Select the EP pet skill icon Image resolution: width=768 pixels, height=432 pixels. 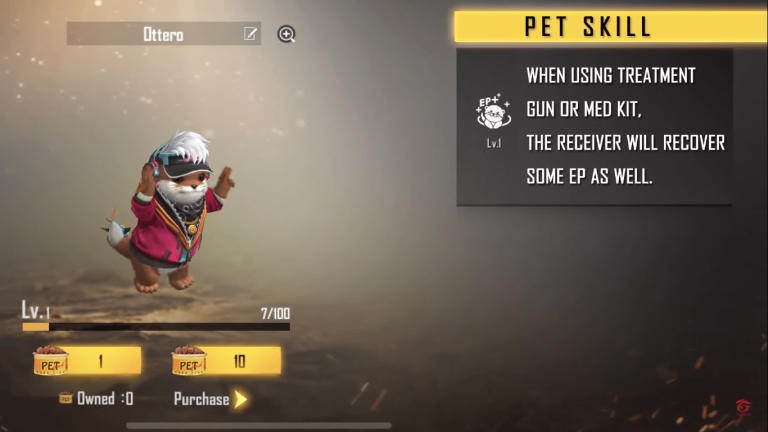click(x=494, y=114)
